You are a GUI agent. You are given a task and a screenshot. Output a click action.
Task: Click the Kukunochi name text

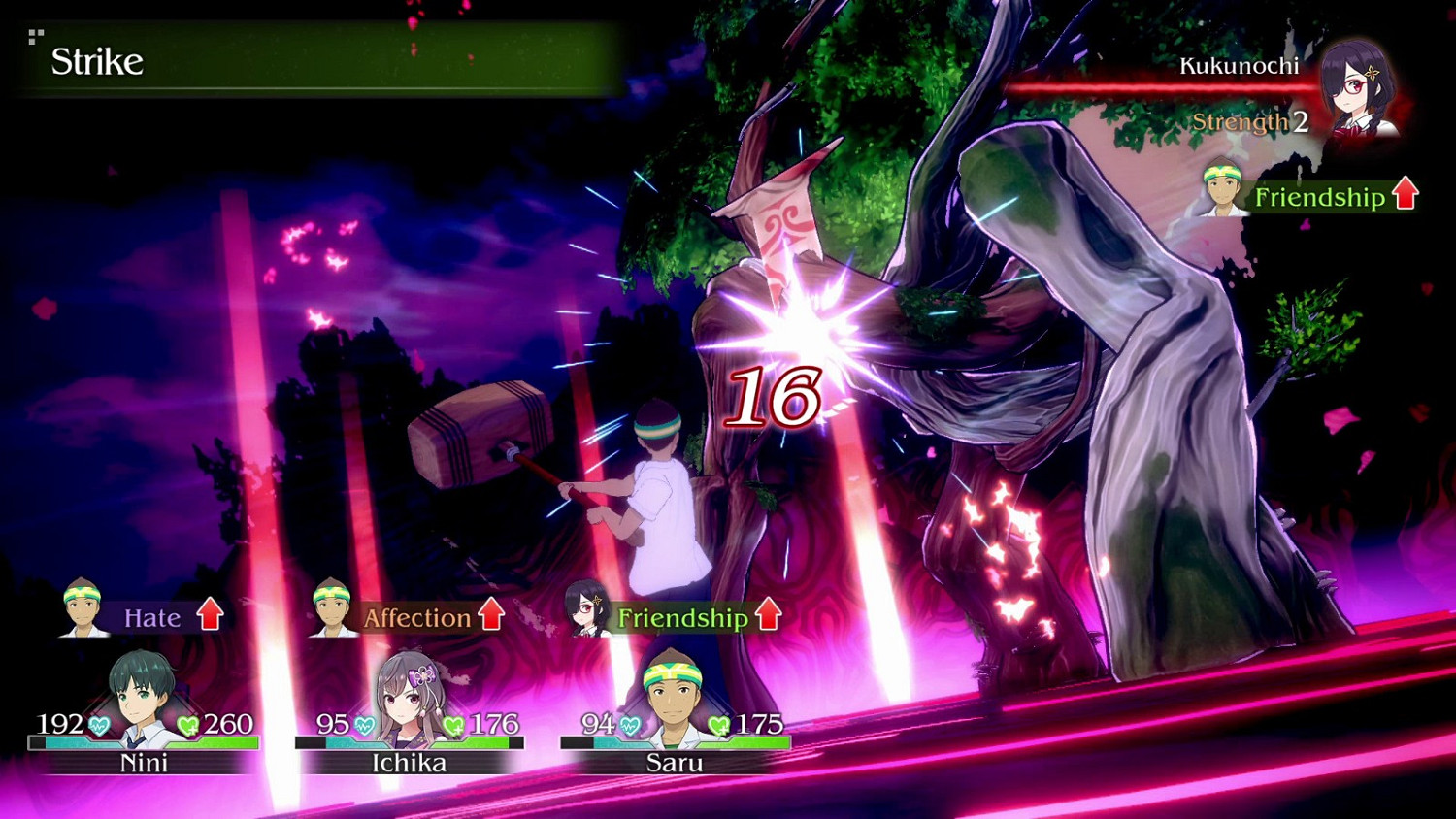click(x=1238, y=67)
